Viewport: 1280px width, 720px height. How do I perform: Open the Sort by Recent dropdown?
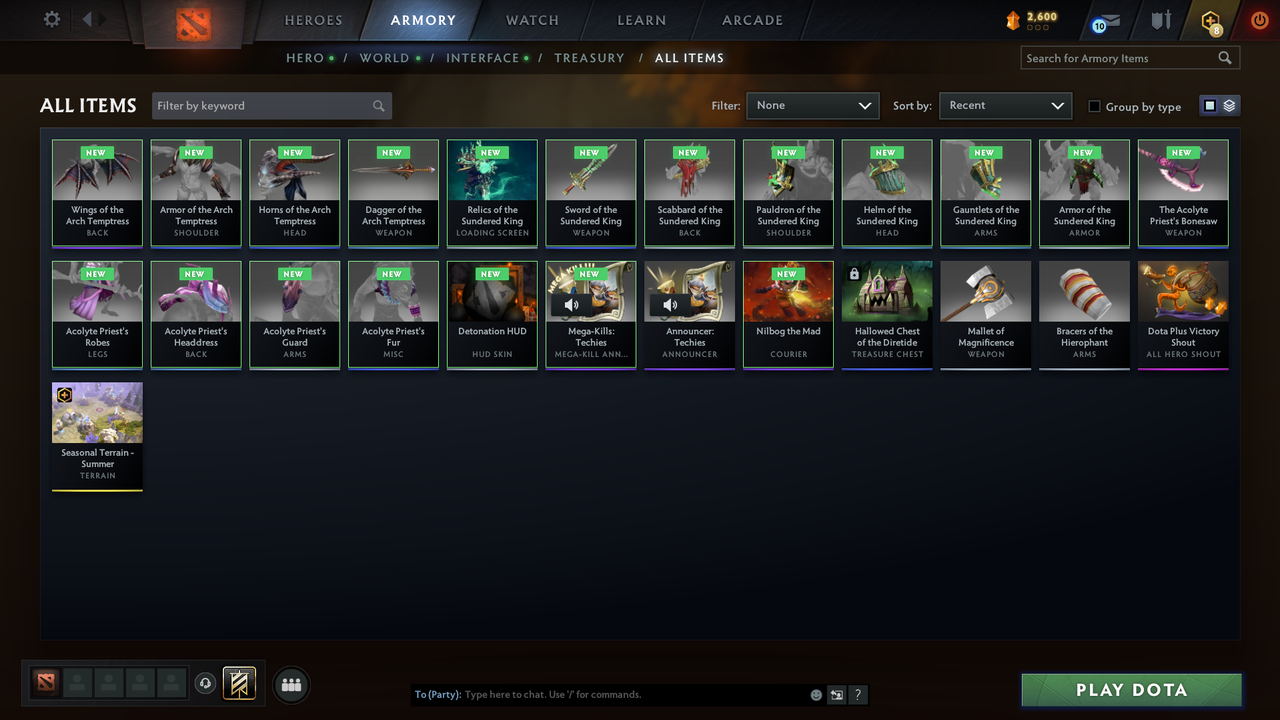(x=1005, y=105)
